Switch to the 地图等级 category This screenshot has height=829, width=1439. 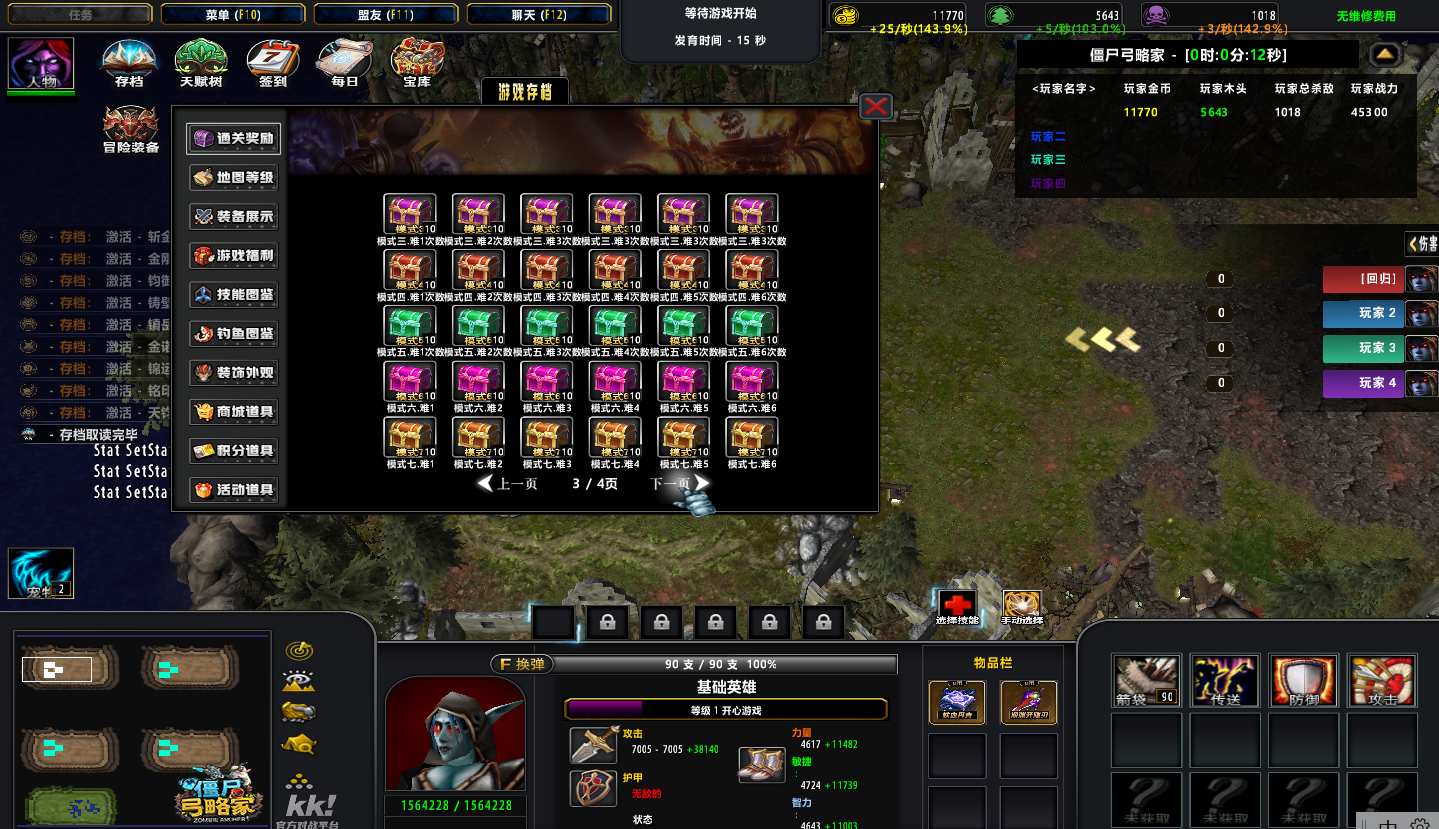tap(234, 178)
